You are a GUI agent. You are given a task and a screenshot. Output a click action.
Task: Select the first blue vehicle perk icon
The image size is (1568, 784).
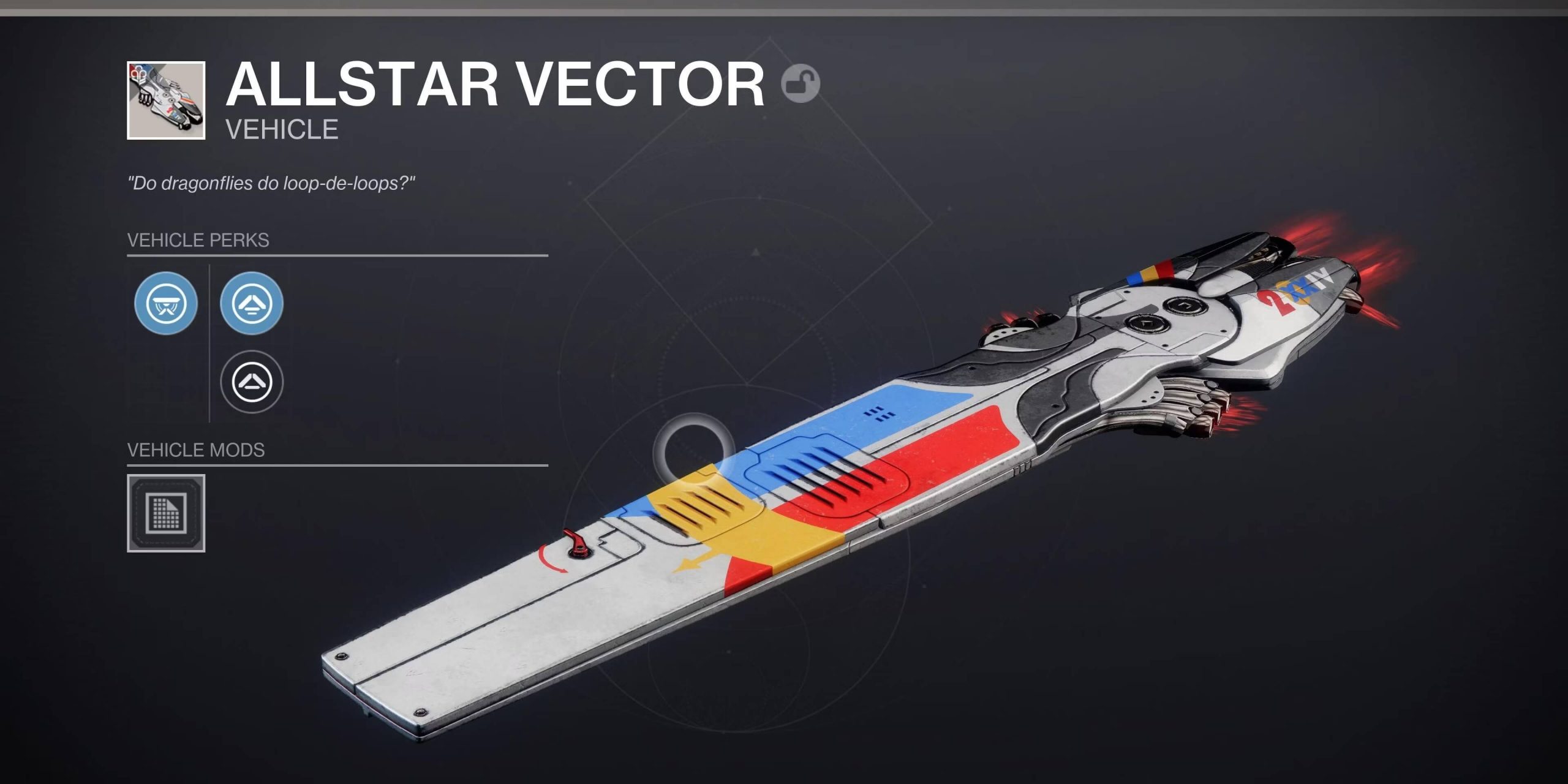166,303
